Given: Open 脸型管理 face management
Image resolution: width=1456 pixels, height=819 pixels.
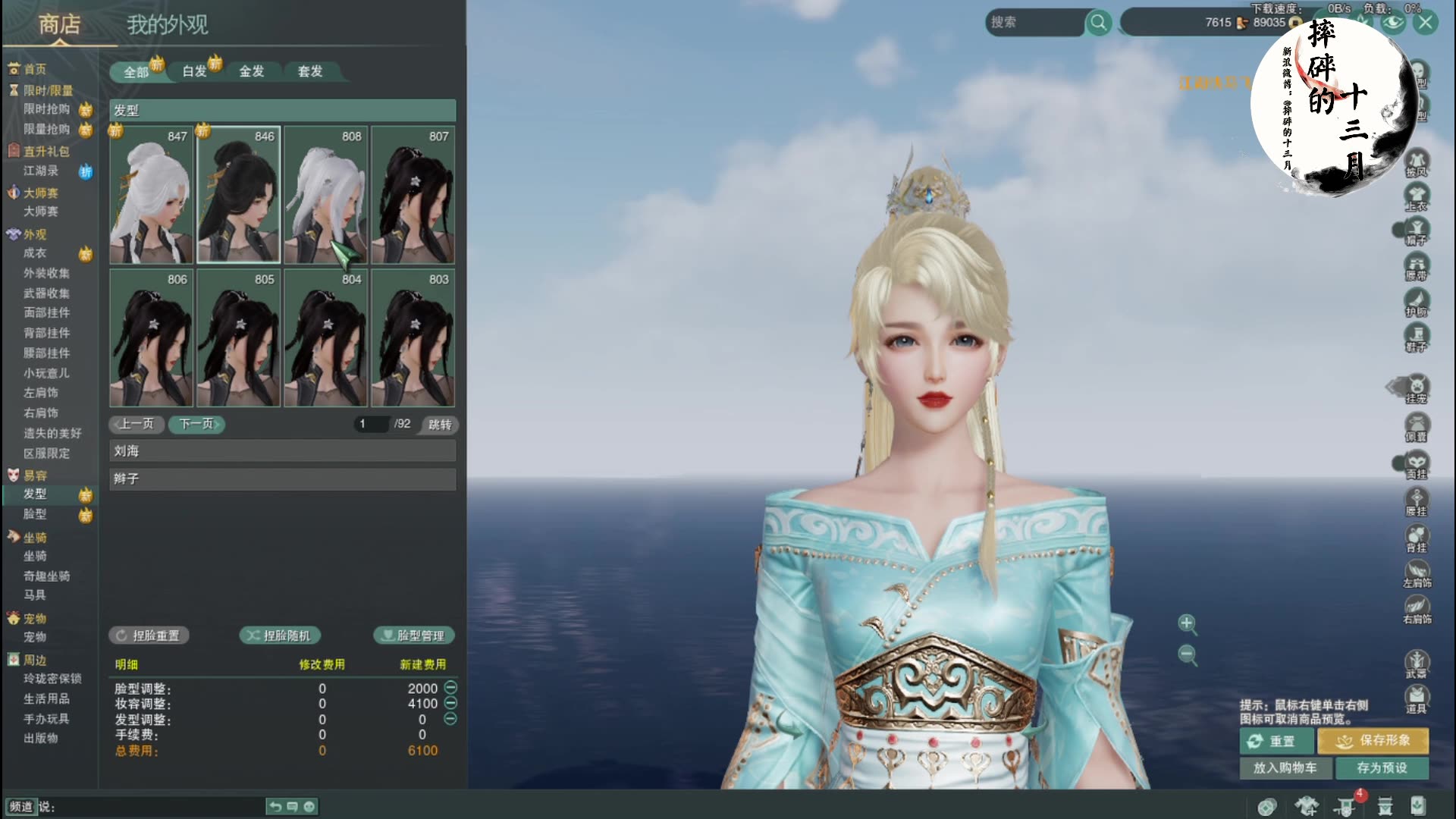Looking at the screenshot, I should [x=414, y=635].
